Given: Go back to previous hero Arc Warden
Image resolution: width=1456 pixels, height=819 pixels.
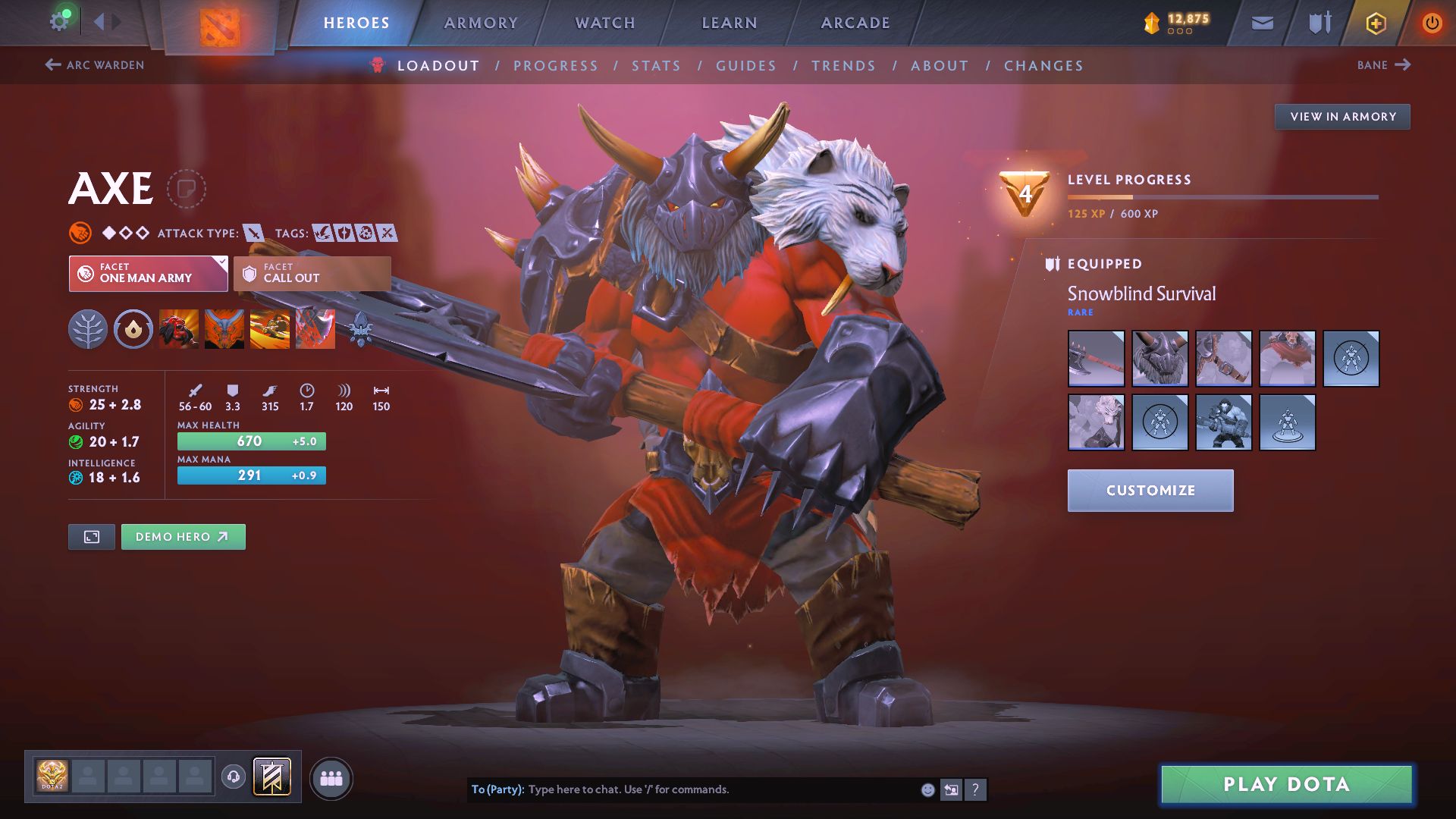Looking at the screenshot, I should point(95,65).
